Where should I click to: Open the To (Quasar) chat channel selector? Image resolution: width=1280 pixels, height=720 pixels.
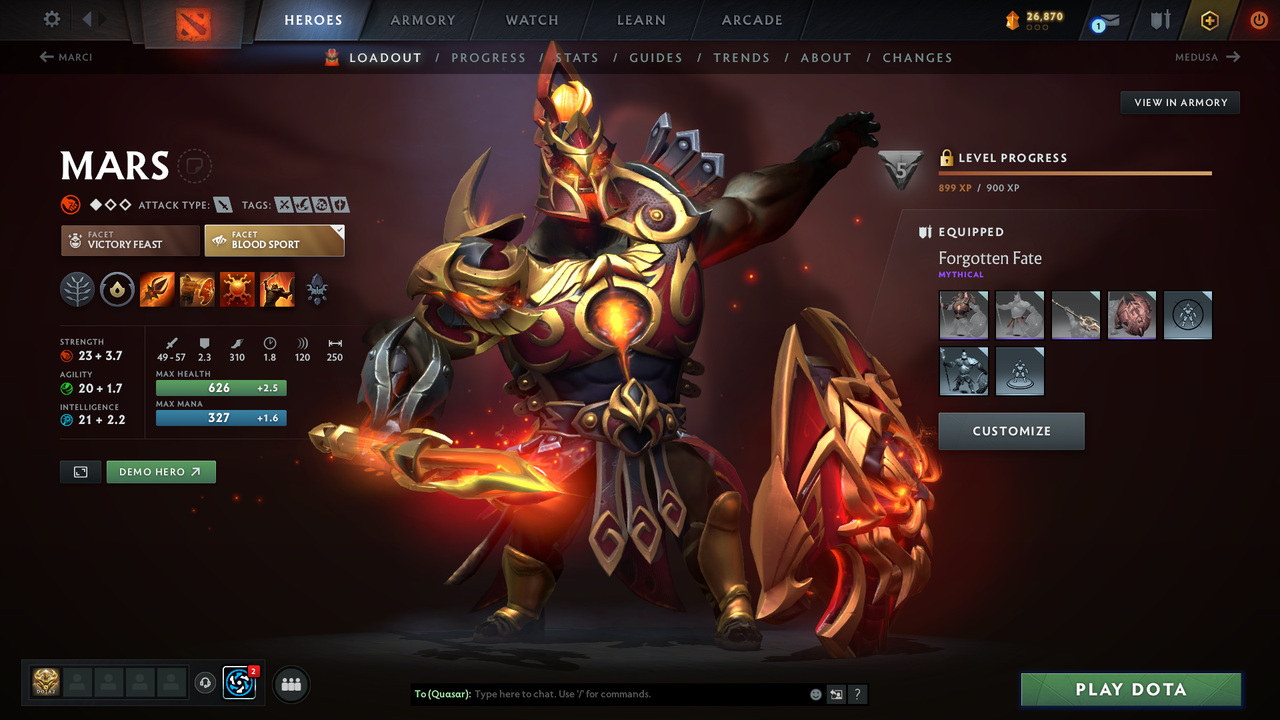tap(440, 694)
